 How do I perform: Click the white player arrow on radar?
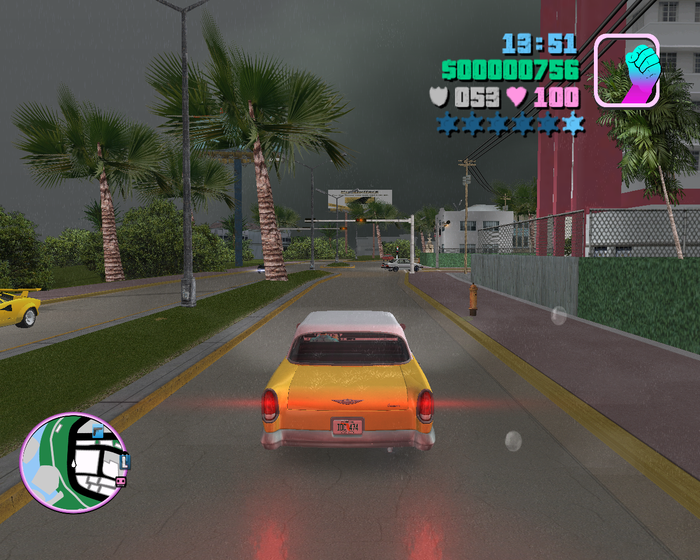point(73,464)
